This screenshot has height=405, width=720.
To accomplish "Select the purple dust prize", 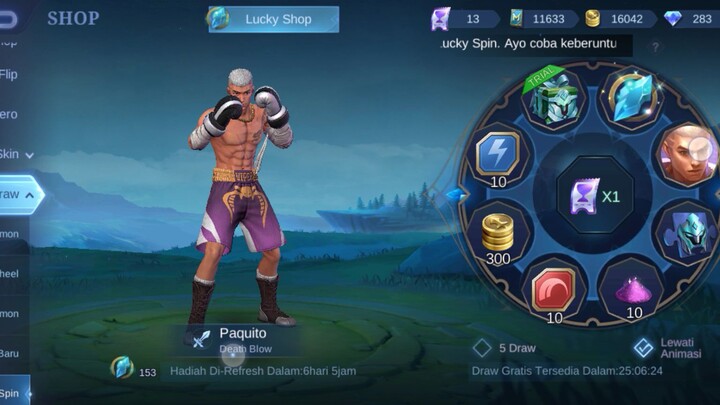I will coord(632,292).
